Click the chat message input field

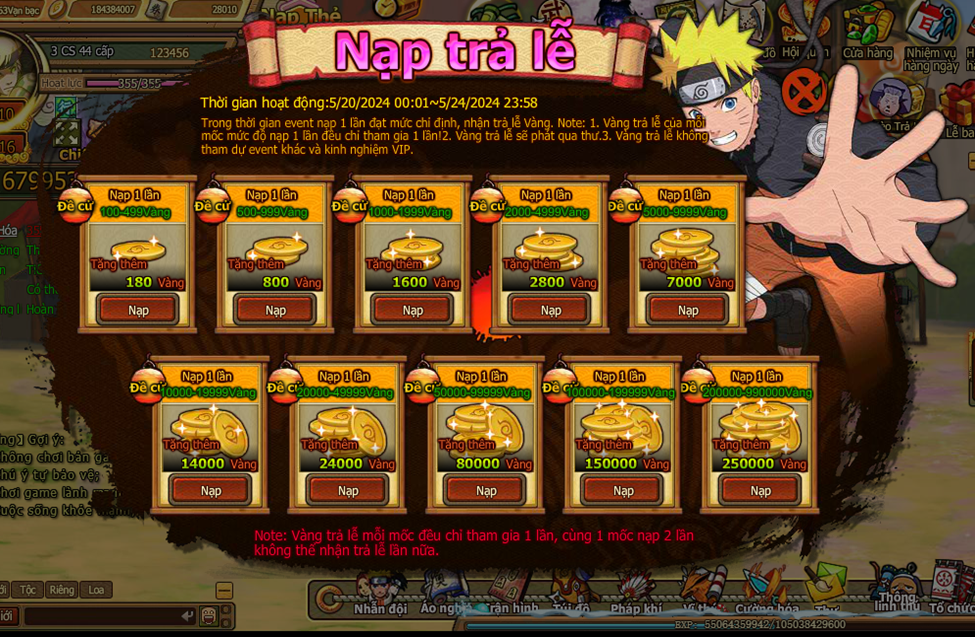100,616
